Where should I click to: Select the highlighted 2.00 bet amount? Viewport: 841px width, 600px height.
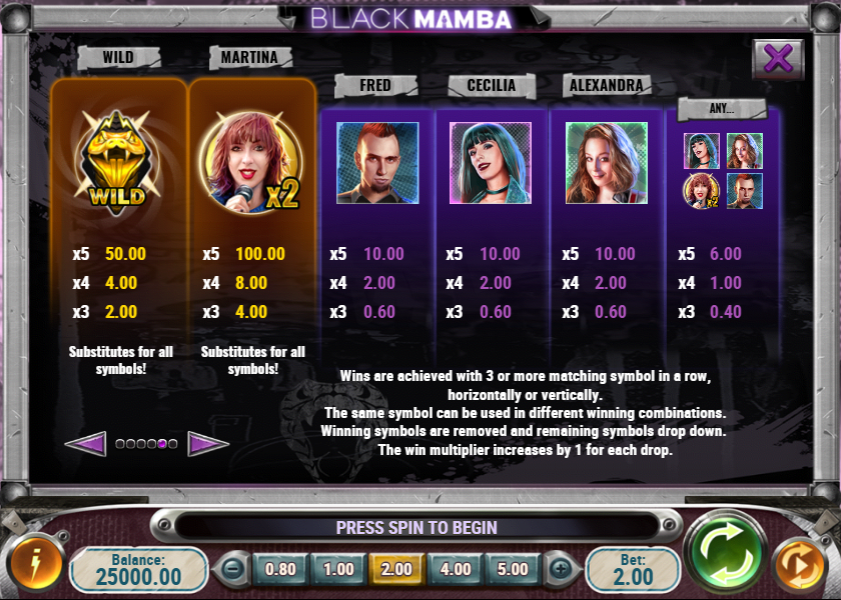(x=396, y=569)
